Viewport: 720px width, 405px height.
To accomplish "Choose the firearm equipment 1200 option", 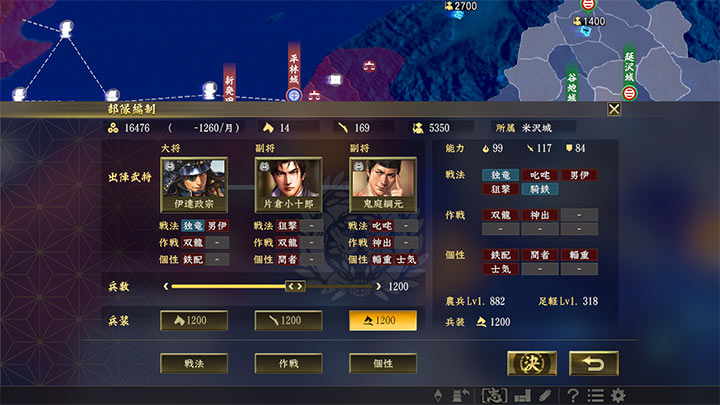I will click(287, 320).
